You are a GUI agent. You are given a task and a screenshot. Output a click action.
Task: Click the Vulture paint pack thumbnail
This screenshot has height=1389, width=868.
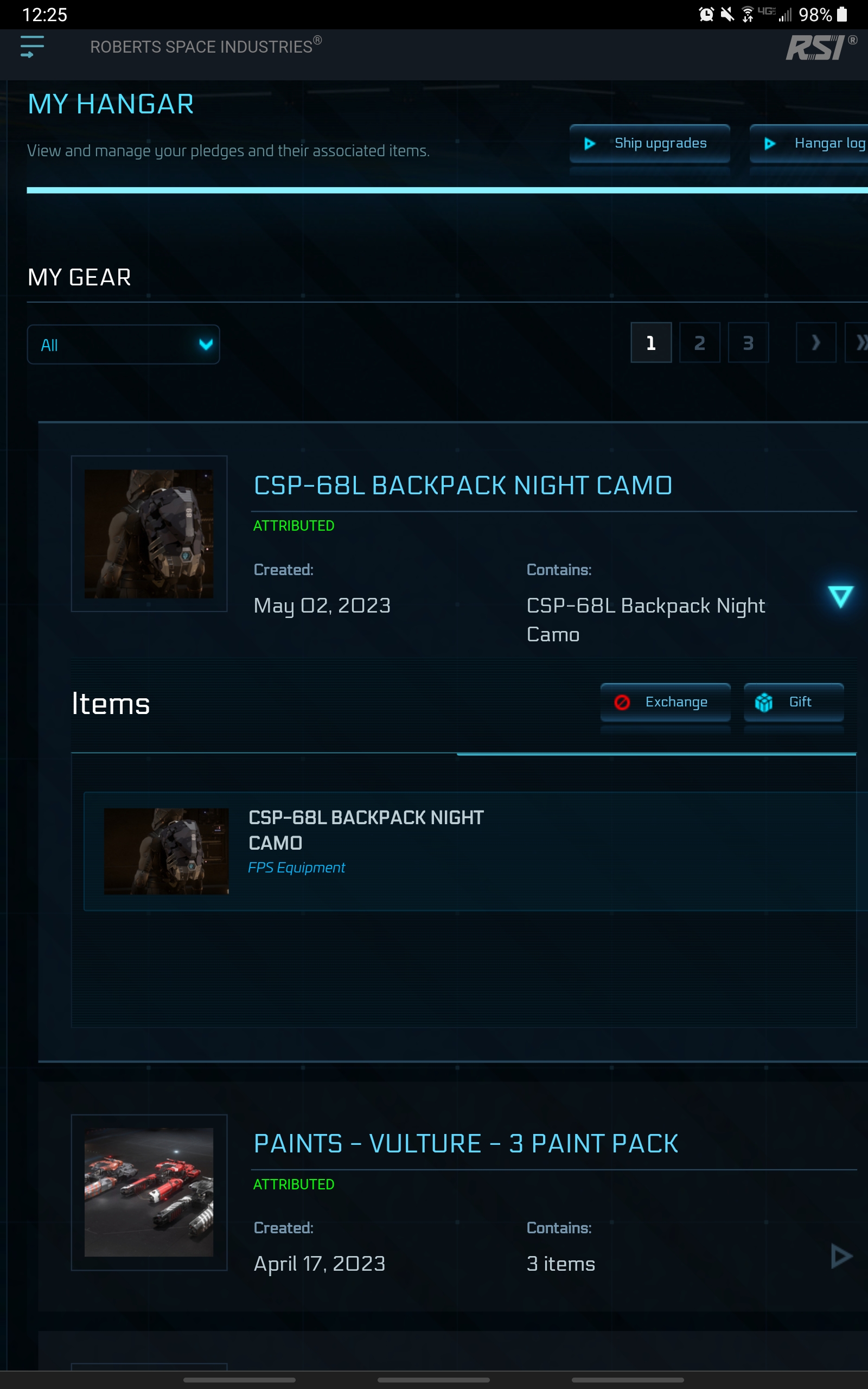tap(149, 1193)
